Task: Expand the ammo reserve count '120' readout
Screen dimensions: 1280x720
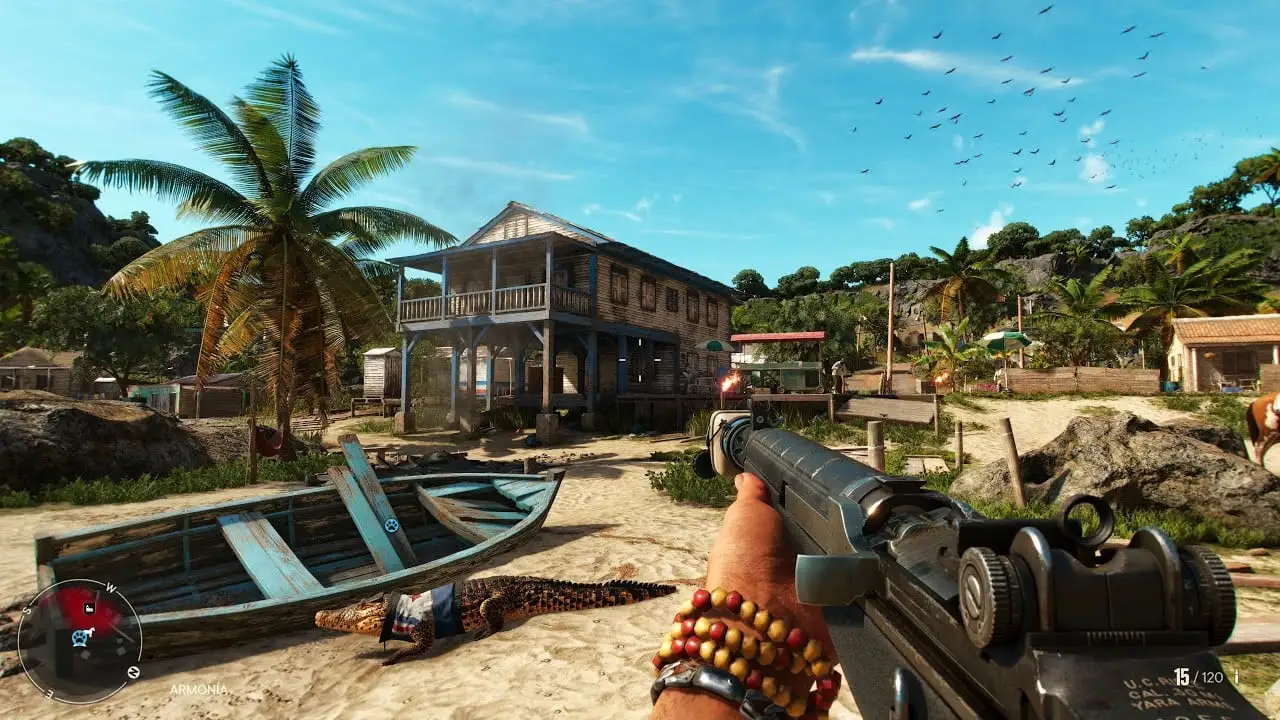Action: 1210,677
